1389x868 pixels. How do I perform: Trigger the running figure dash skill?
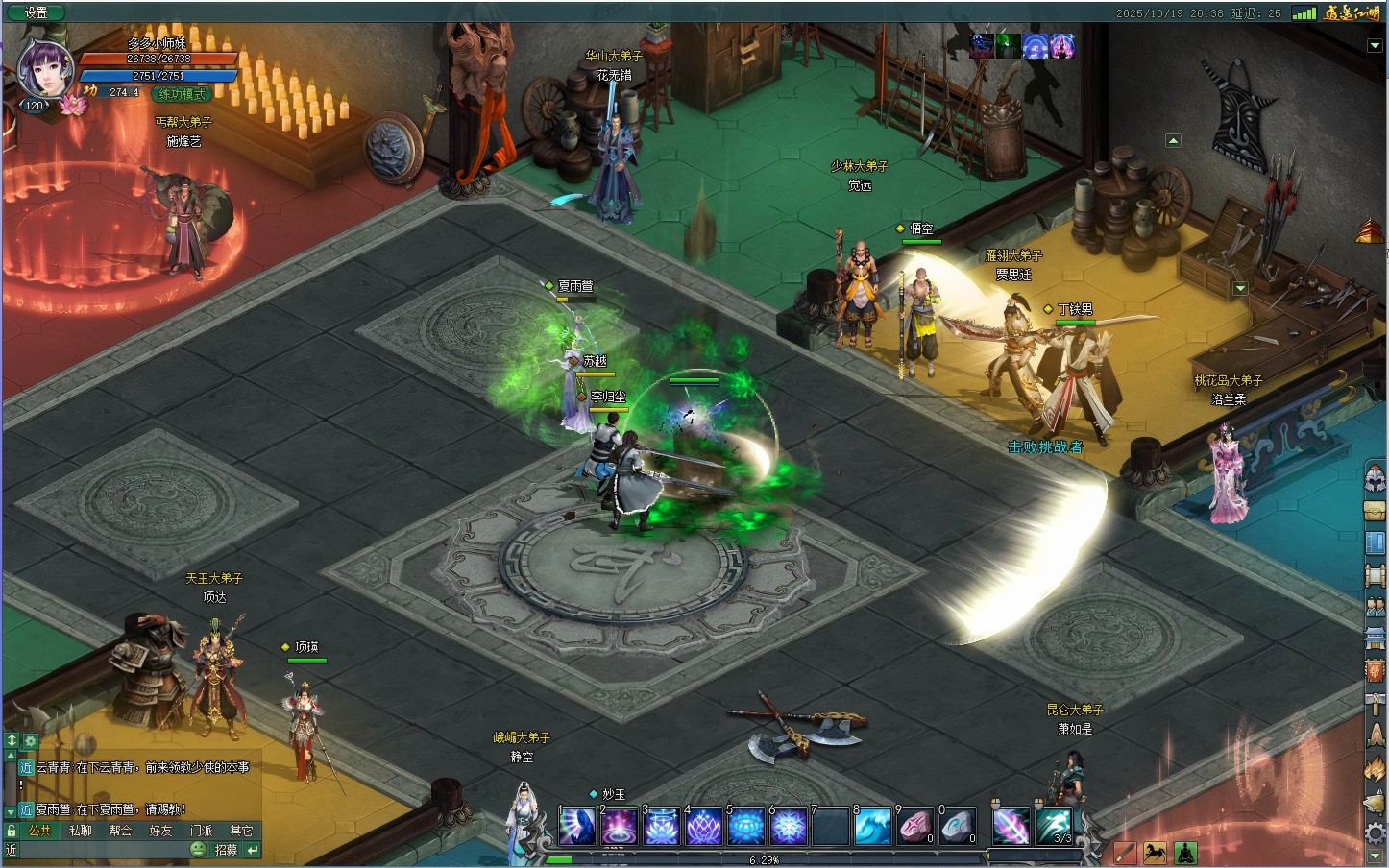tap(1054, 827)
